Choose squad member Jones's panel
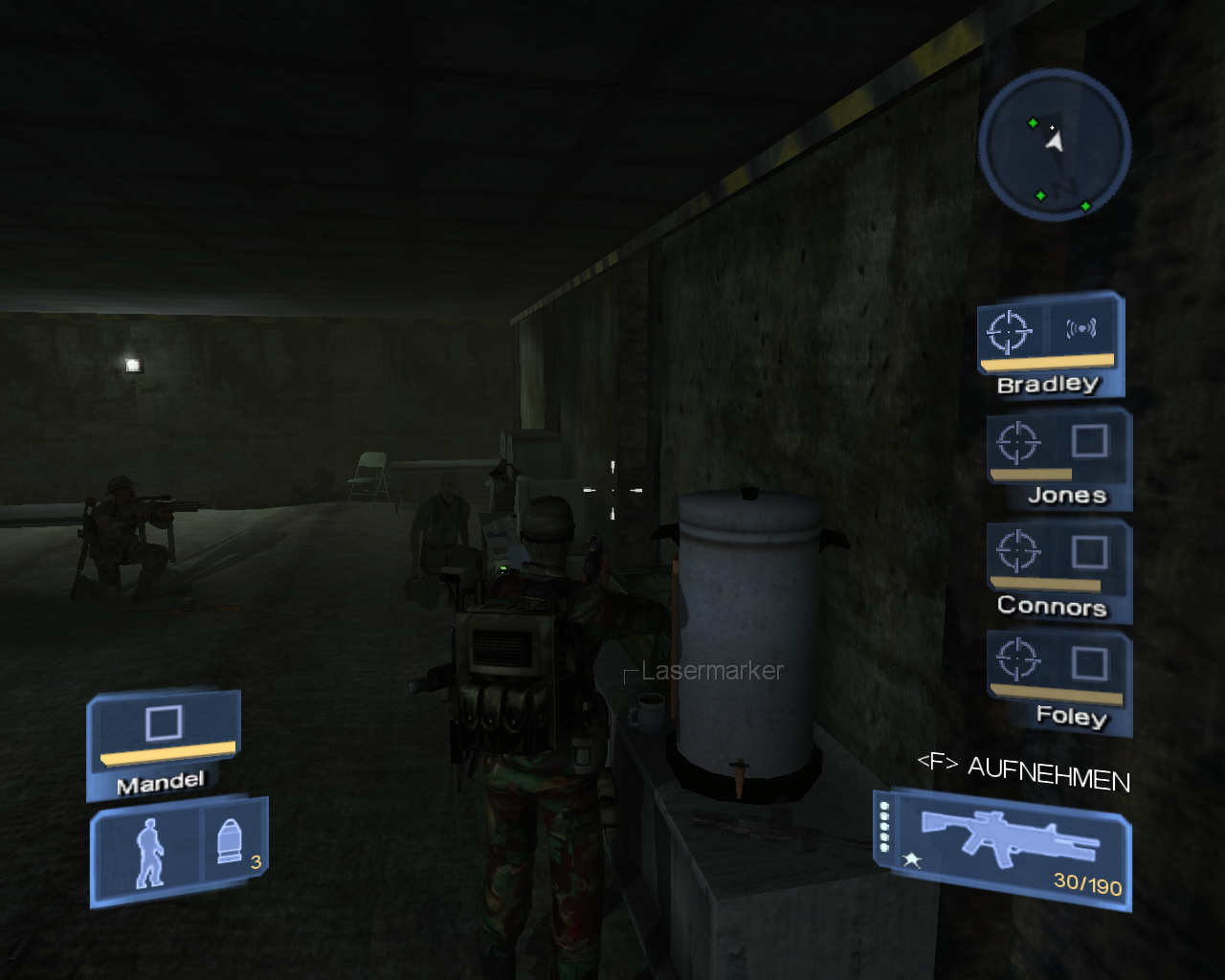Viewport: 1225px width, 980px height. pyautogui.click(x=1059, y=457)
